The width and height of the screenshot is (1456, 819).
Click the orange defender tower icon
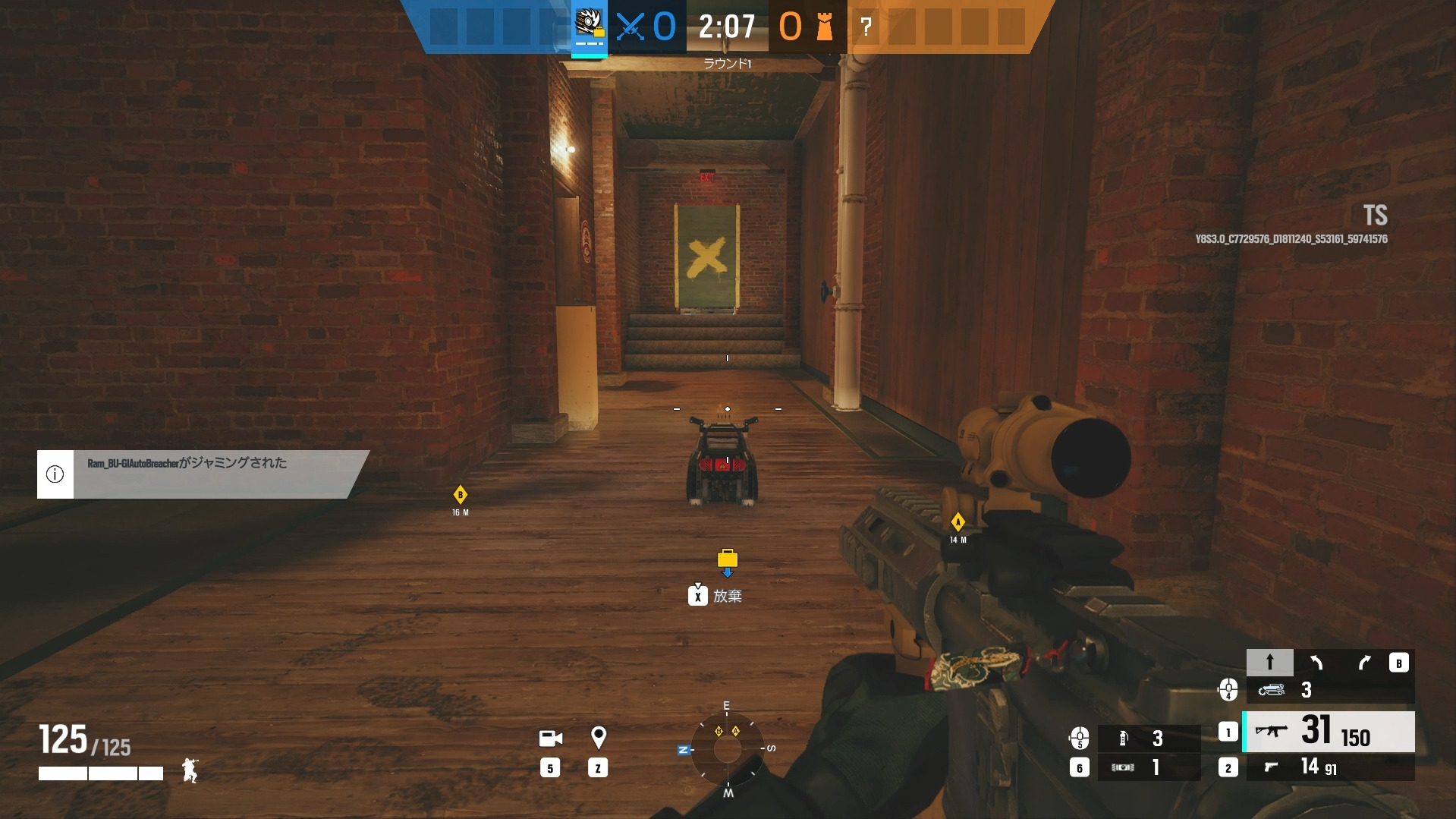(824, 27)
